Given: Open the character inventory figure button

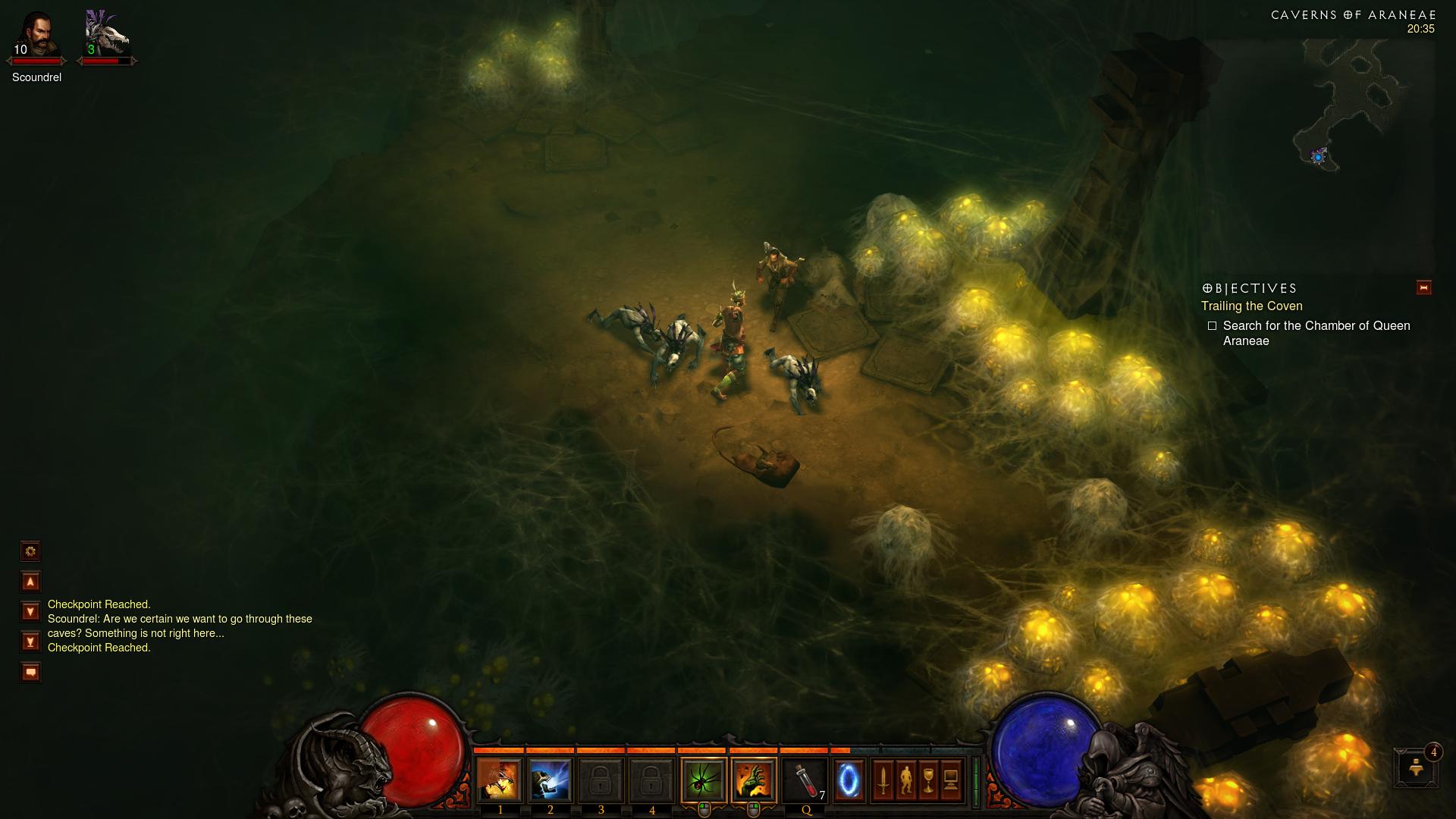Looking at the screenshot, I should [x=905, y=780].
